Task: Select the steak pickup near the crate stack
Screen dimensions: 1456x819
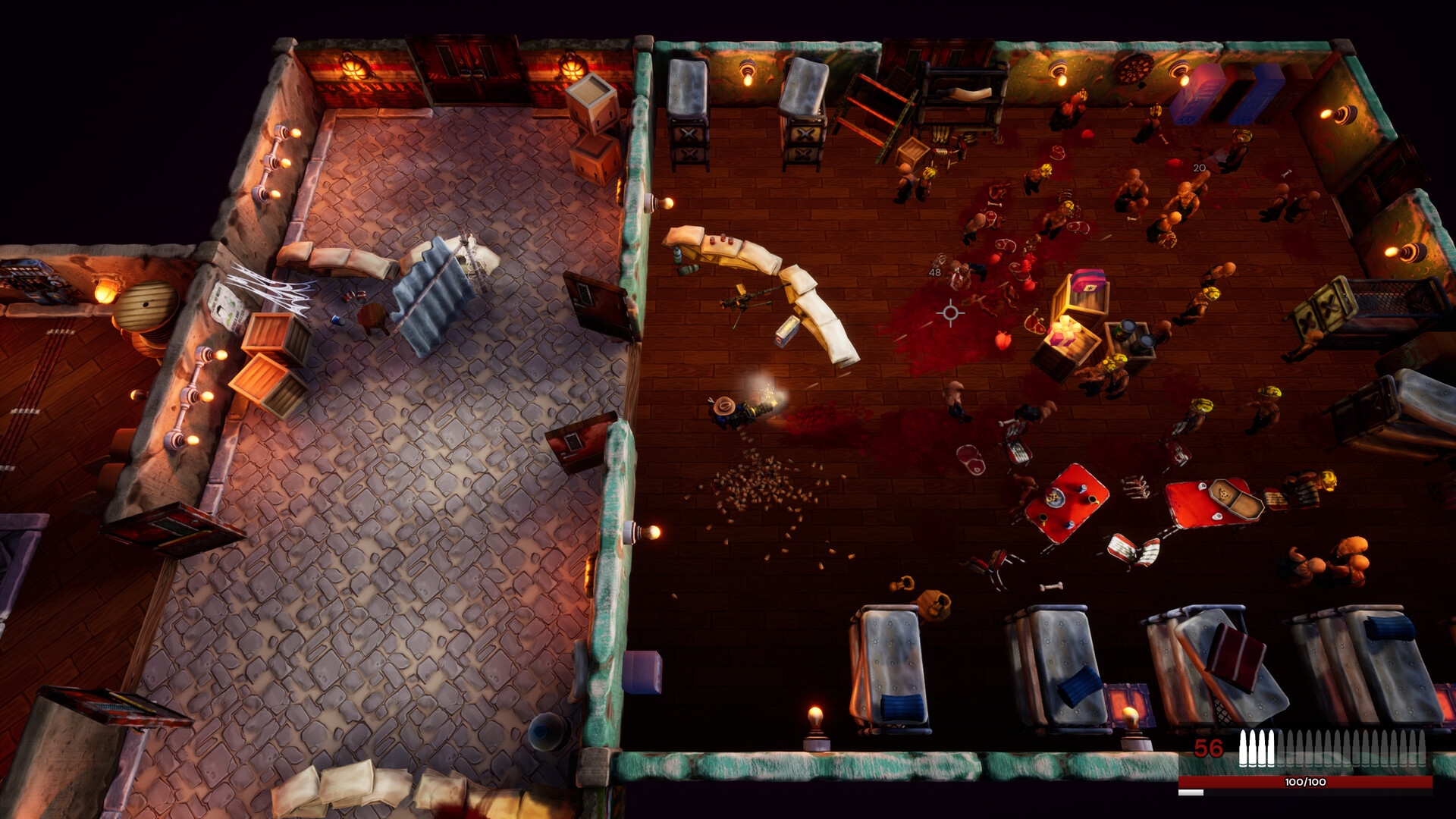Action: pyautogui.click(x=1035, y=325)
